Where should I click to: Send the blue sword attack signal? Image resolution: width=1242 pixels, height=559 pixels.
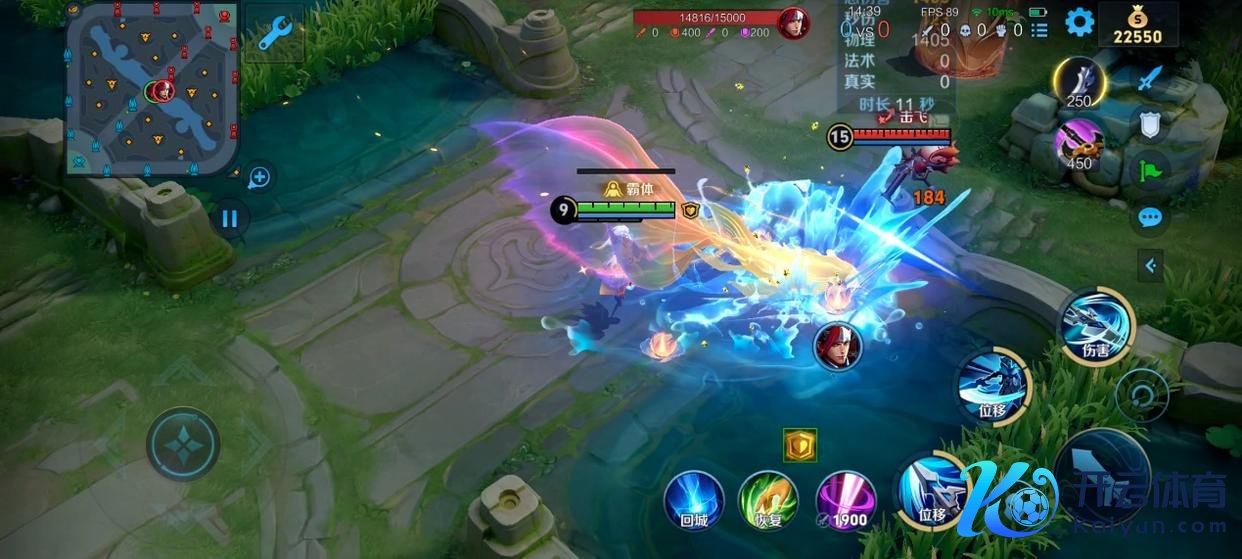[x=1153, y=78]
